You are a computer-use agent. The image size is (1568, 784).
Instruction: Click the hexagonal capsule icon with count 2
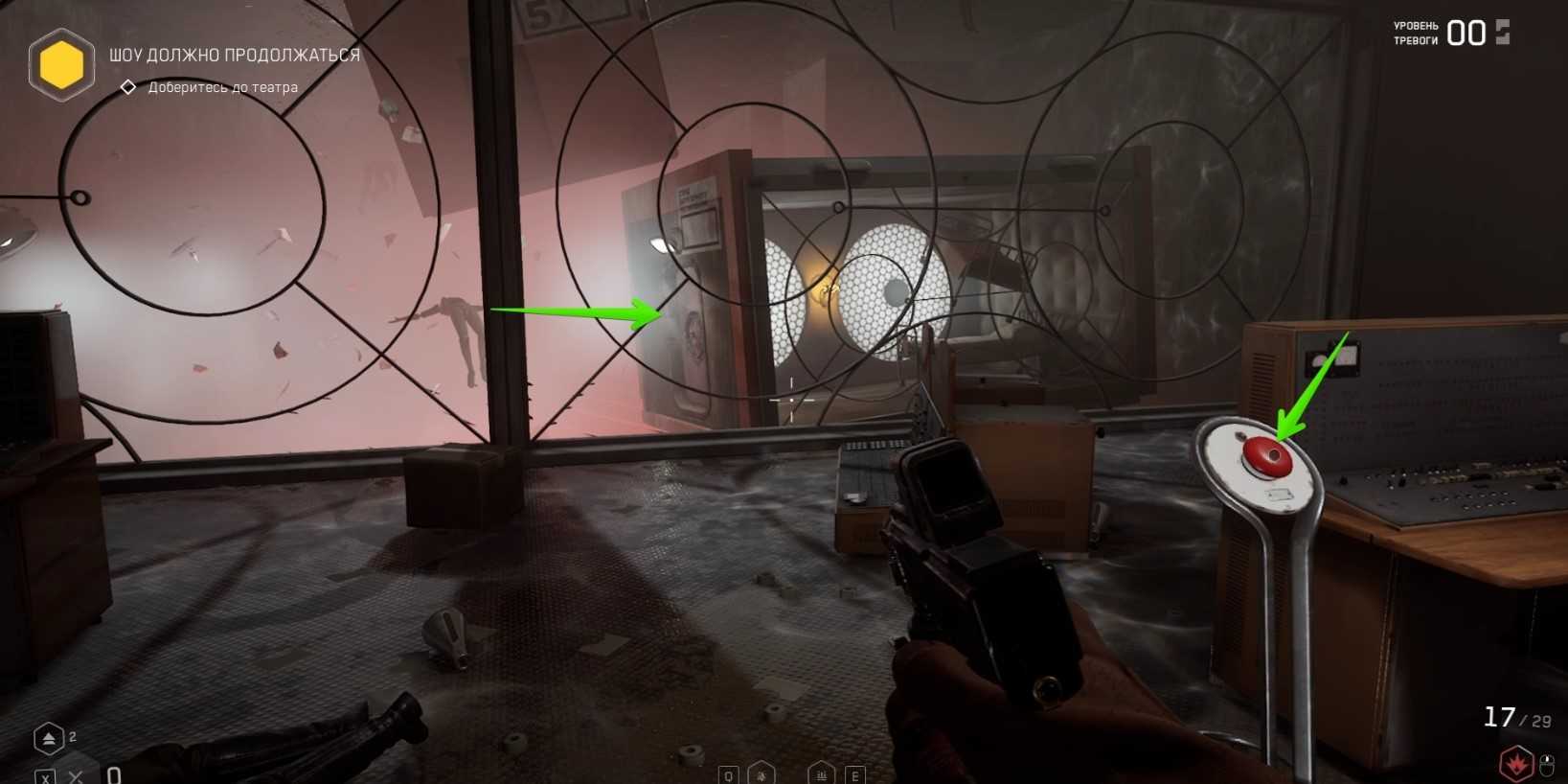tap(49, 739)
